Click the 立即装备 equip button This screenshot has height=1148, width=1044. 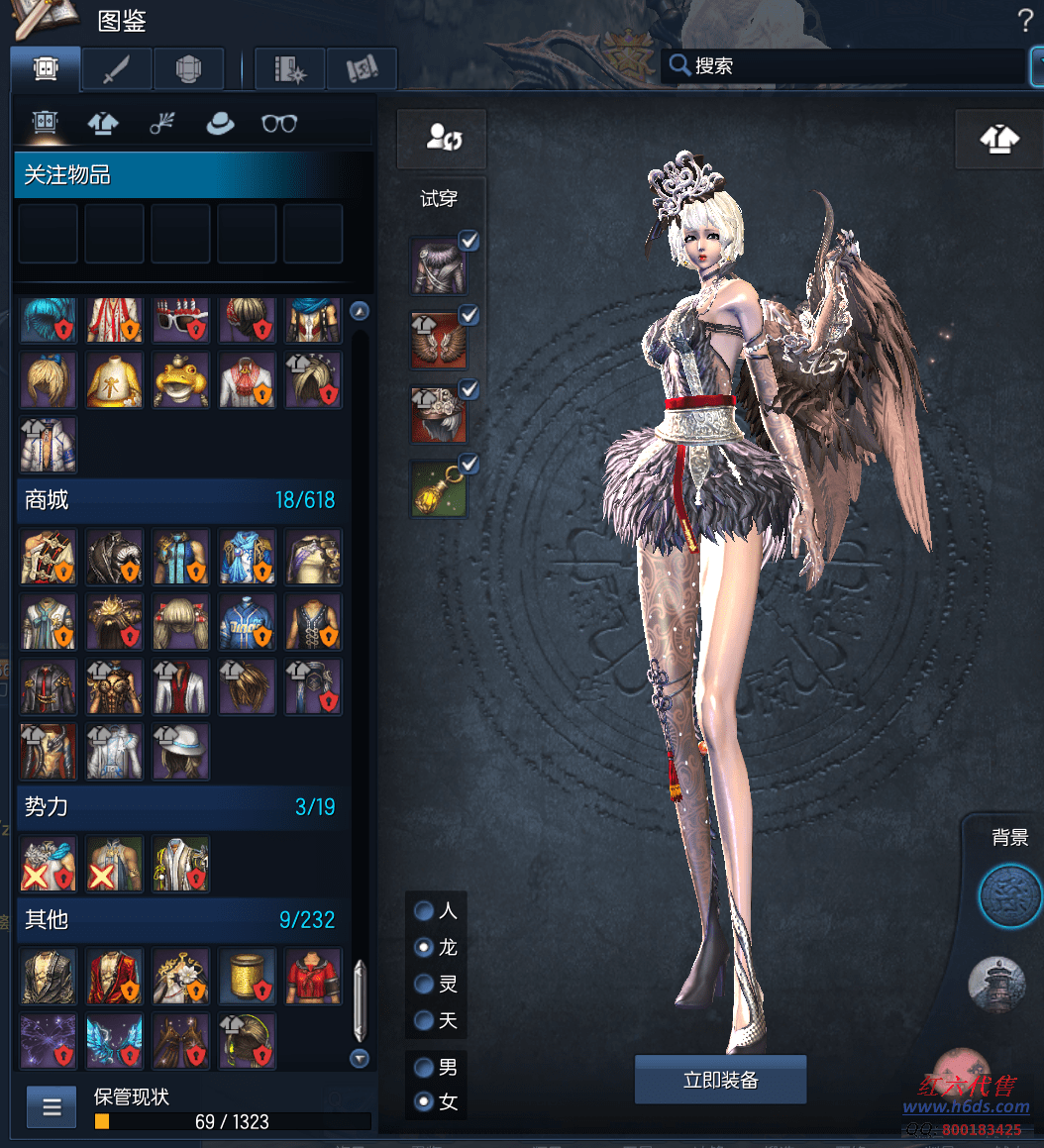(x=720, y=1080)
